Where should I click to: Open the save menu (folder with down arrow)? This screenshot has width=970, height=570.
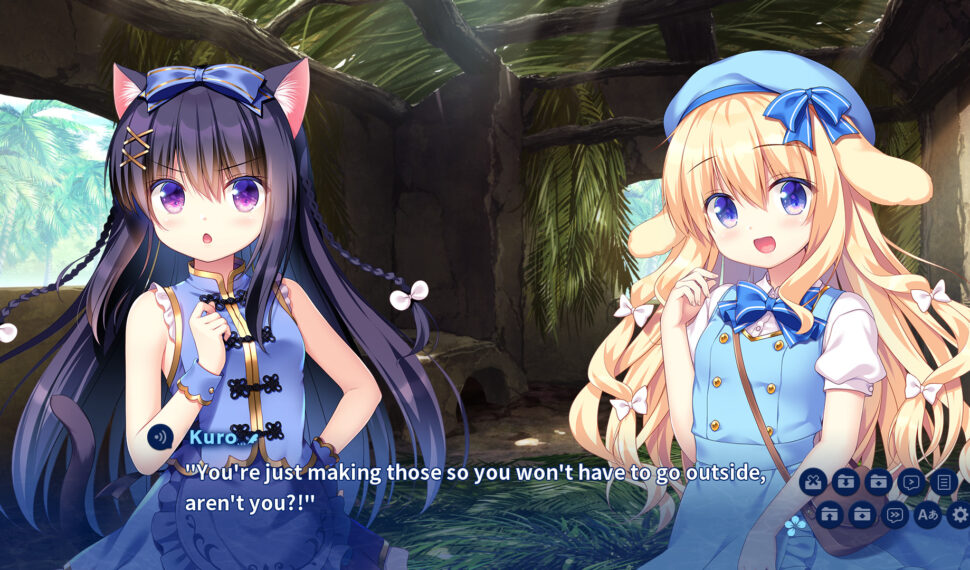pos(846,482)
